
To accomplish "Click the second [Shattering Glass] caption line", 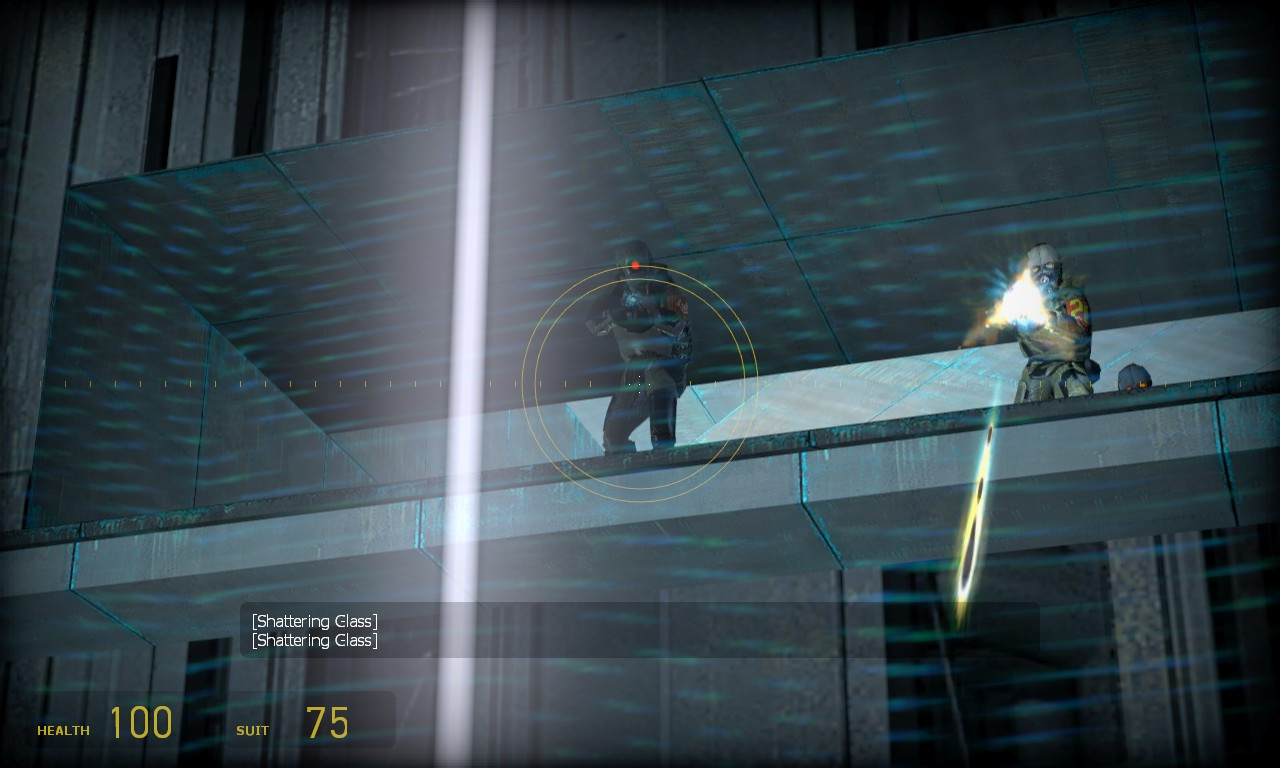I will [314, 640].
